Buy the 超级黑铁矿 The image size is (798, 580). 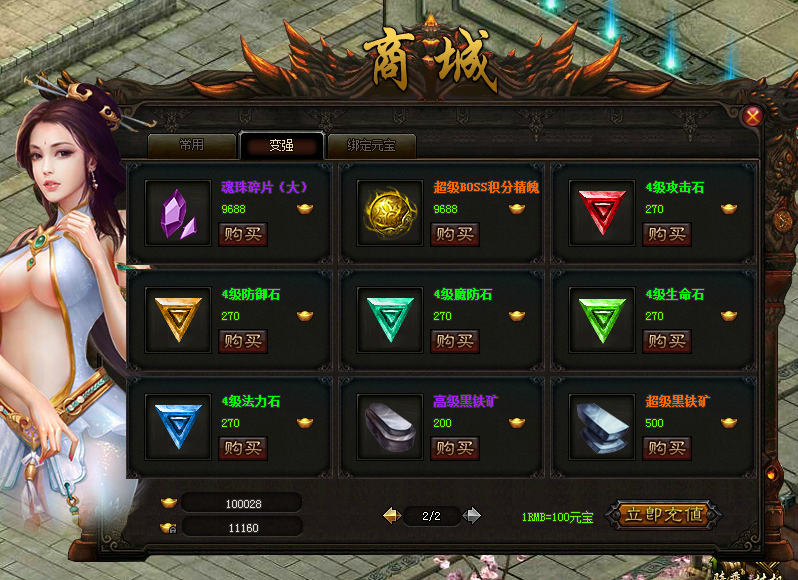tap(667, 447)
